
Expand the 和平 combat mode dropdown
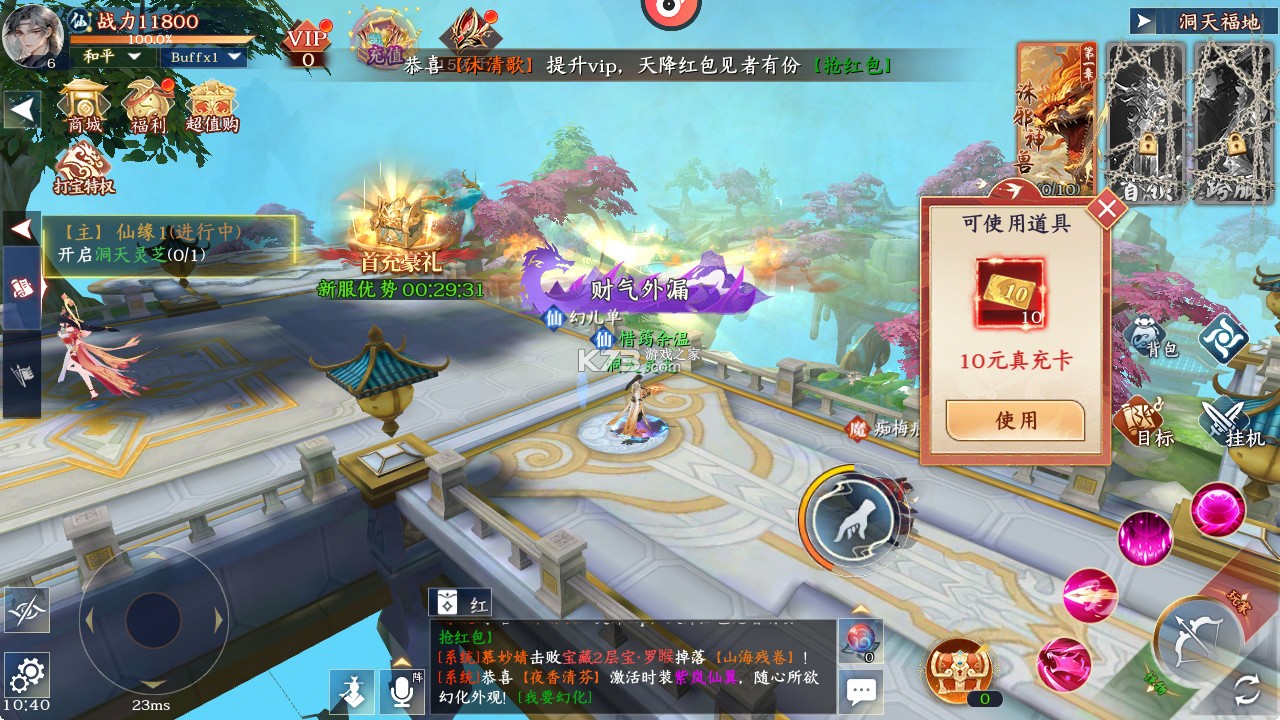(x=113, y=55)
